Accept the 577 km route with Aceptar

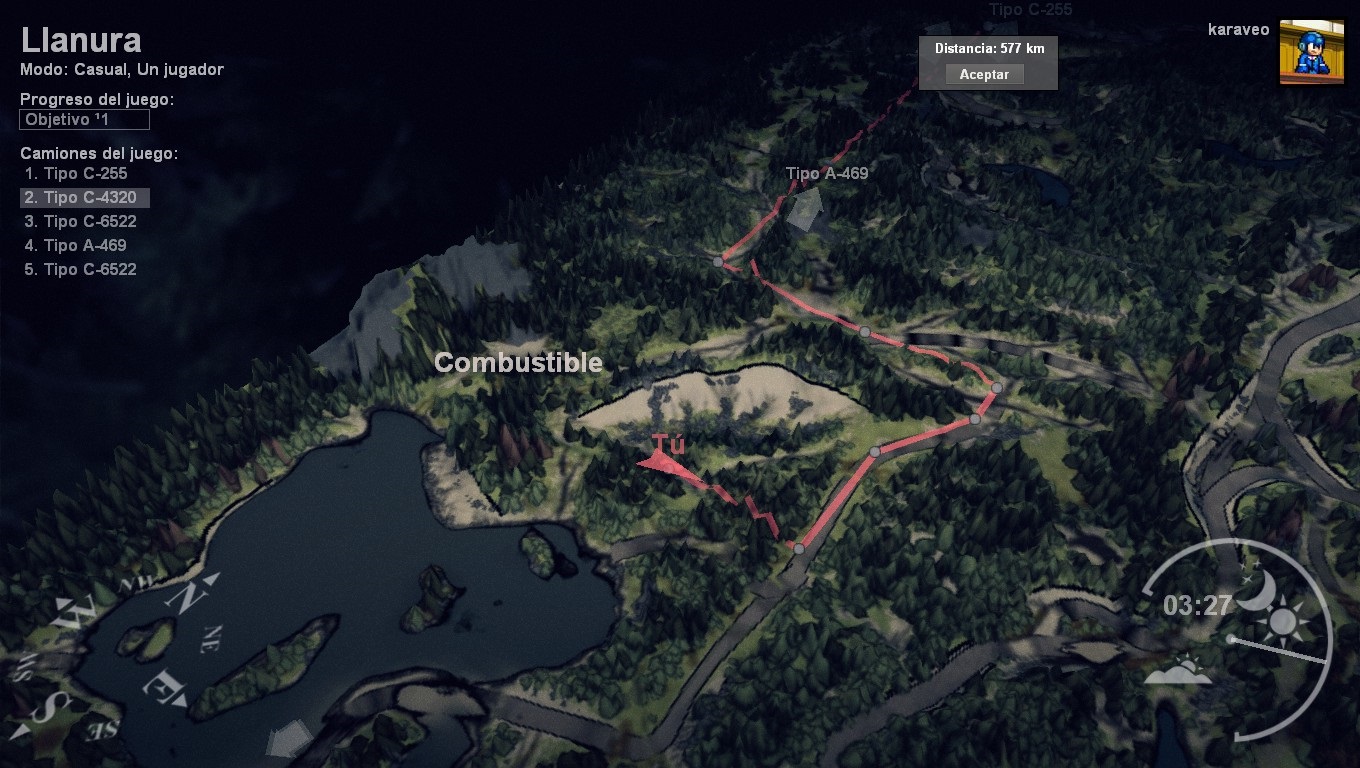coord(984,74)
